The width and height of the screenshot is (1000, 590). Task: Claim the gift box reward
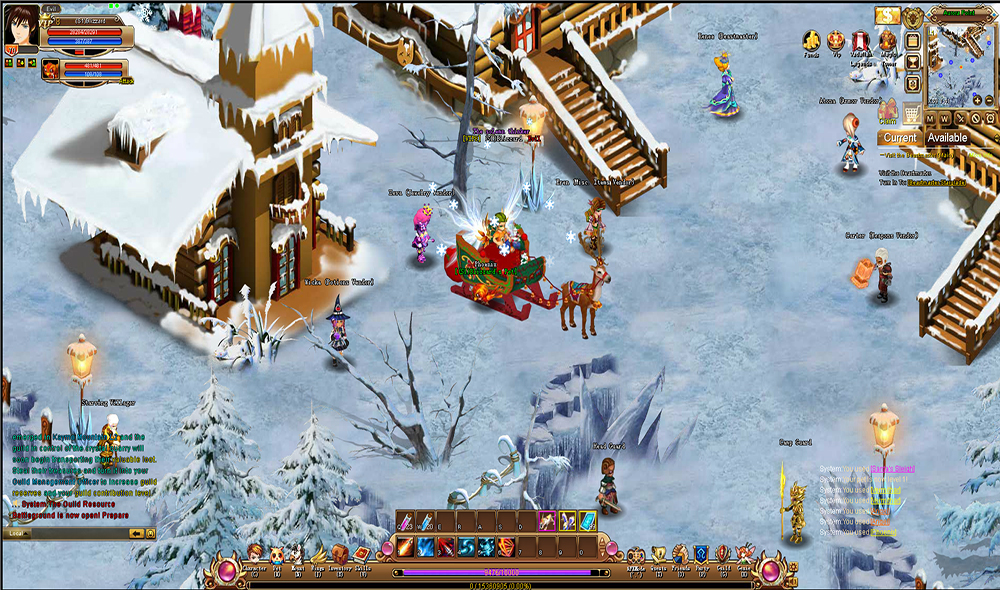tap(888, 111)
